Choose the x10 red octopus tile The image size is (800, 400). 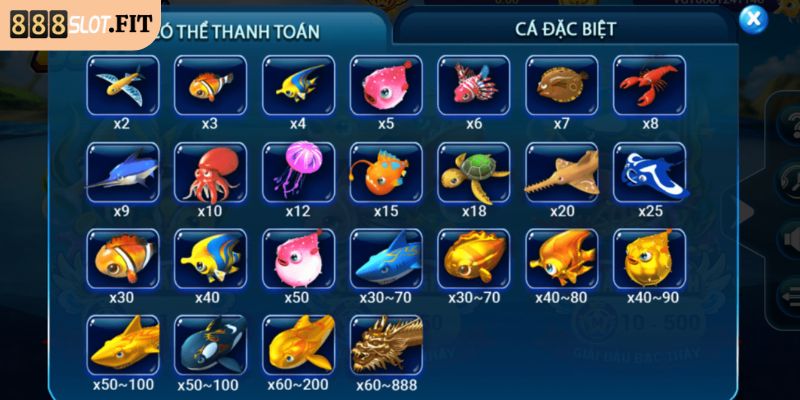(x=210, y=172)
